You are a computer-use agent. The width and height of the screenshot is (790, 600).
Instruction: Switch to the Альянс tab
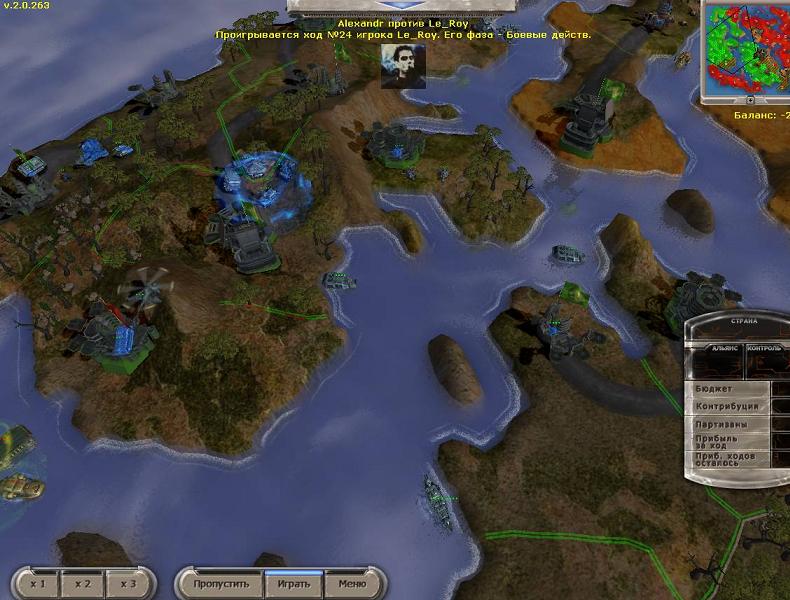(x=724, y=348)
